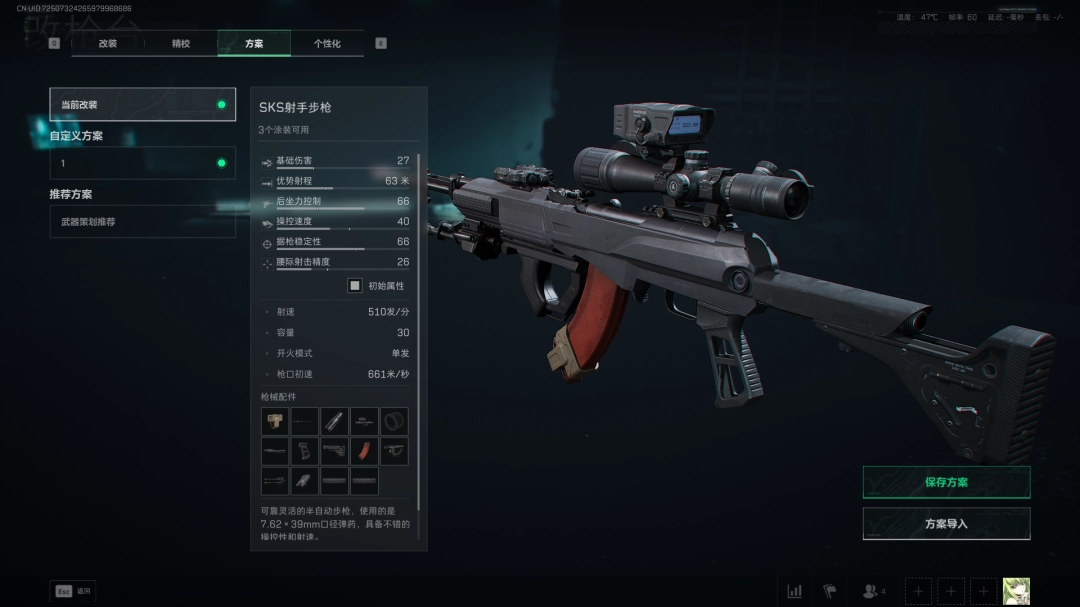Image resolution: width=1080 pixels, height=607 pixels.
Task: Select the stock attachment slot
Action: click(335, 451)
